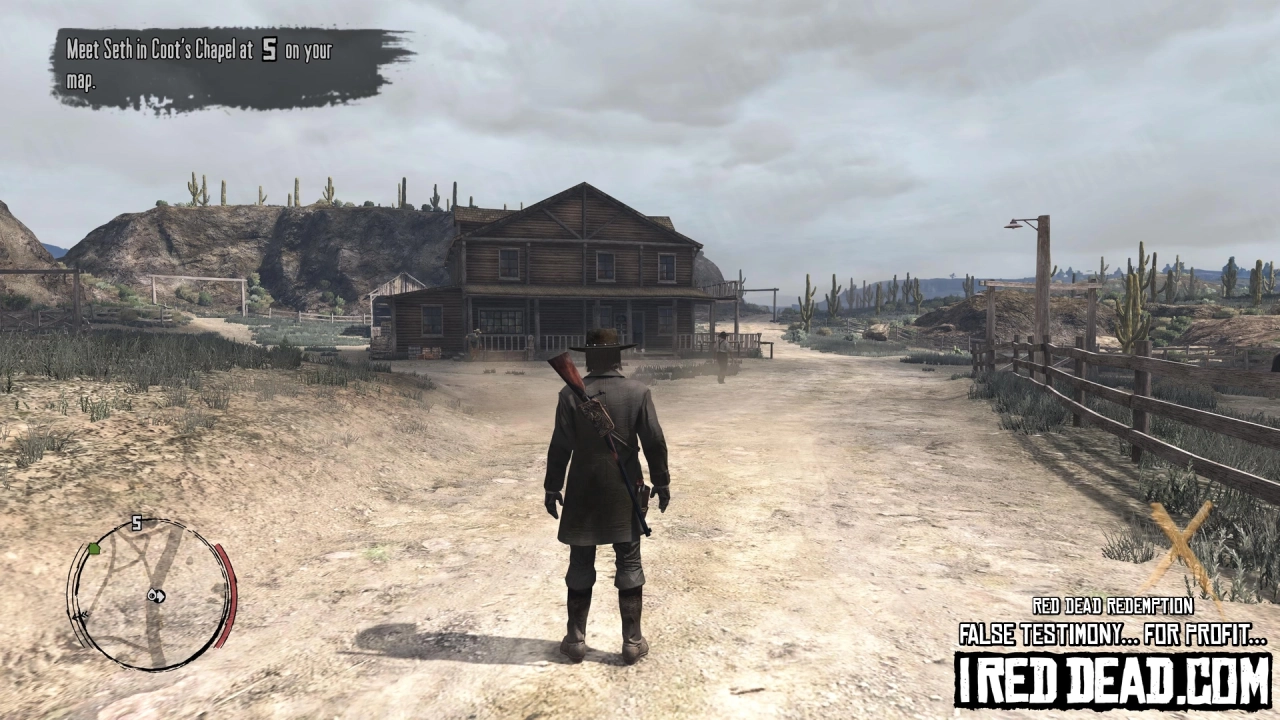Select the player arrow icon on the minimap

(x=160, y=596)
